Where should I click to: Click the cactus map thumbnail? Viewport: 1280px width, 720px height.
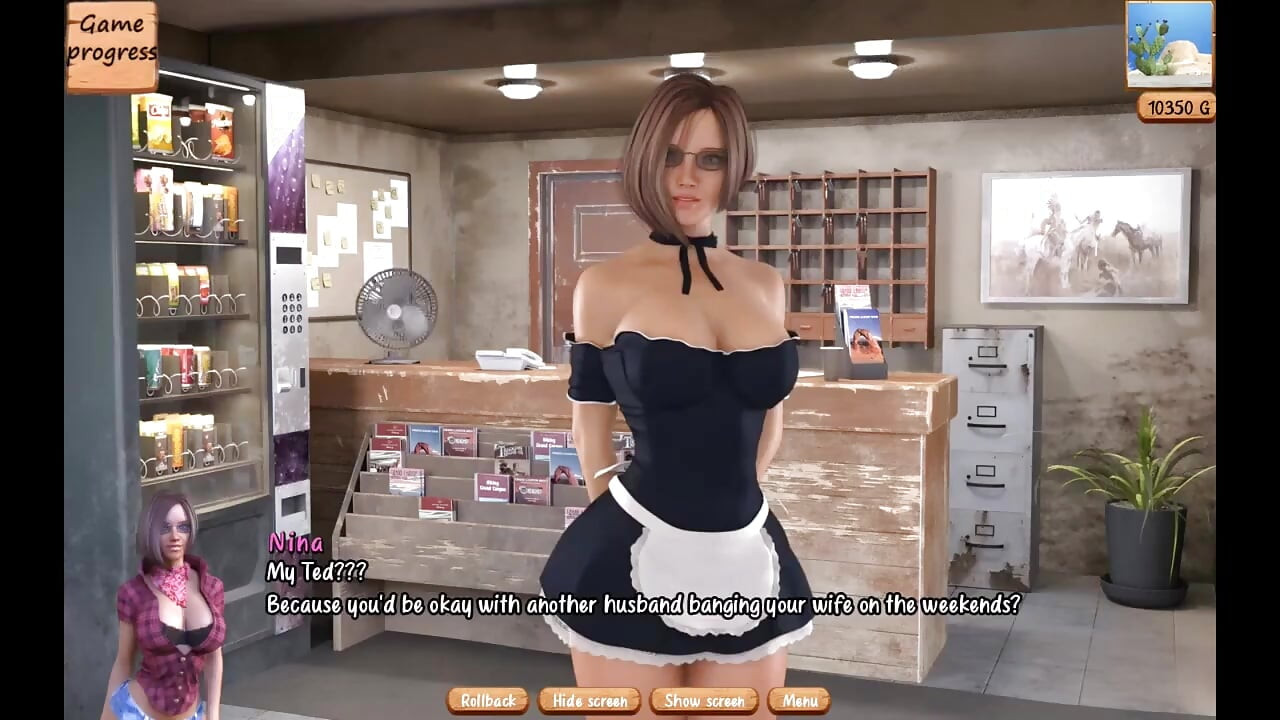(1169, 47)
